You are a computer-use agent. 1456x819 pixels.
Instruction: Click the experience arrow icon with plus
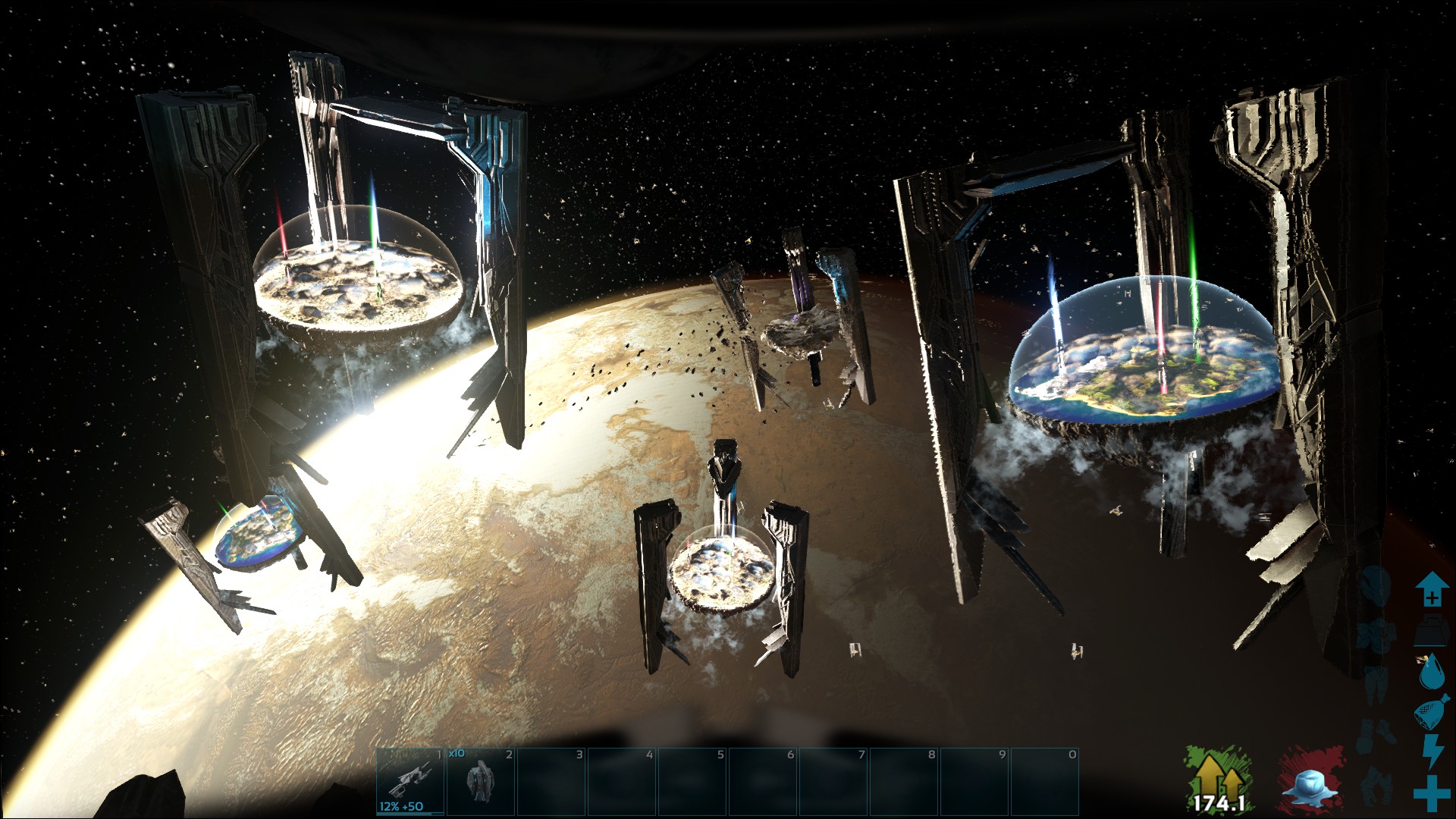click(1432, 590)
